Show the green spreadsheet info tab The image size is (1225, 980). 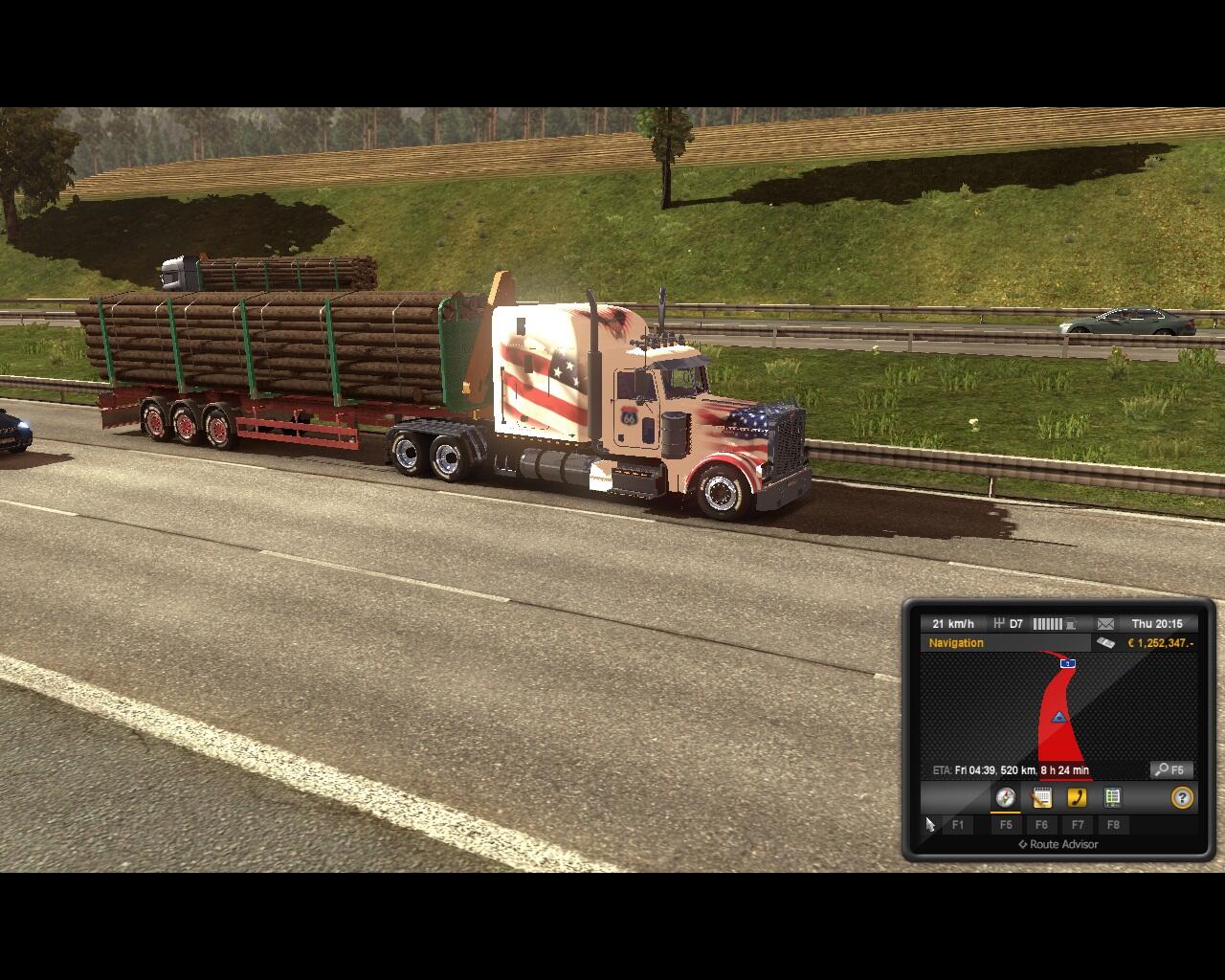(1112, 798)
